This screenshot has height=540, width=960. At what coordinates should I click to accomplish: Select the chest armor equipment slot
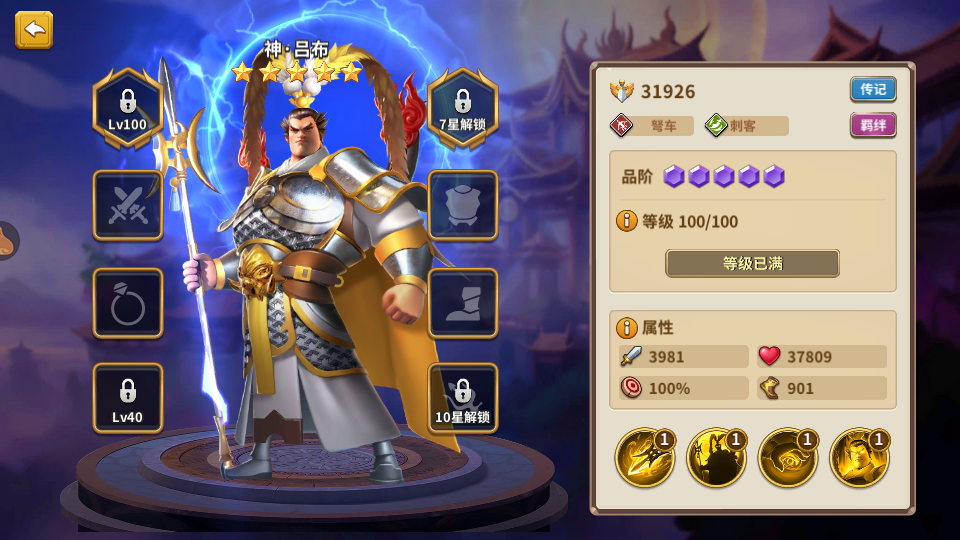tap(463, 205)
